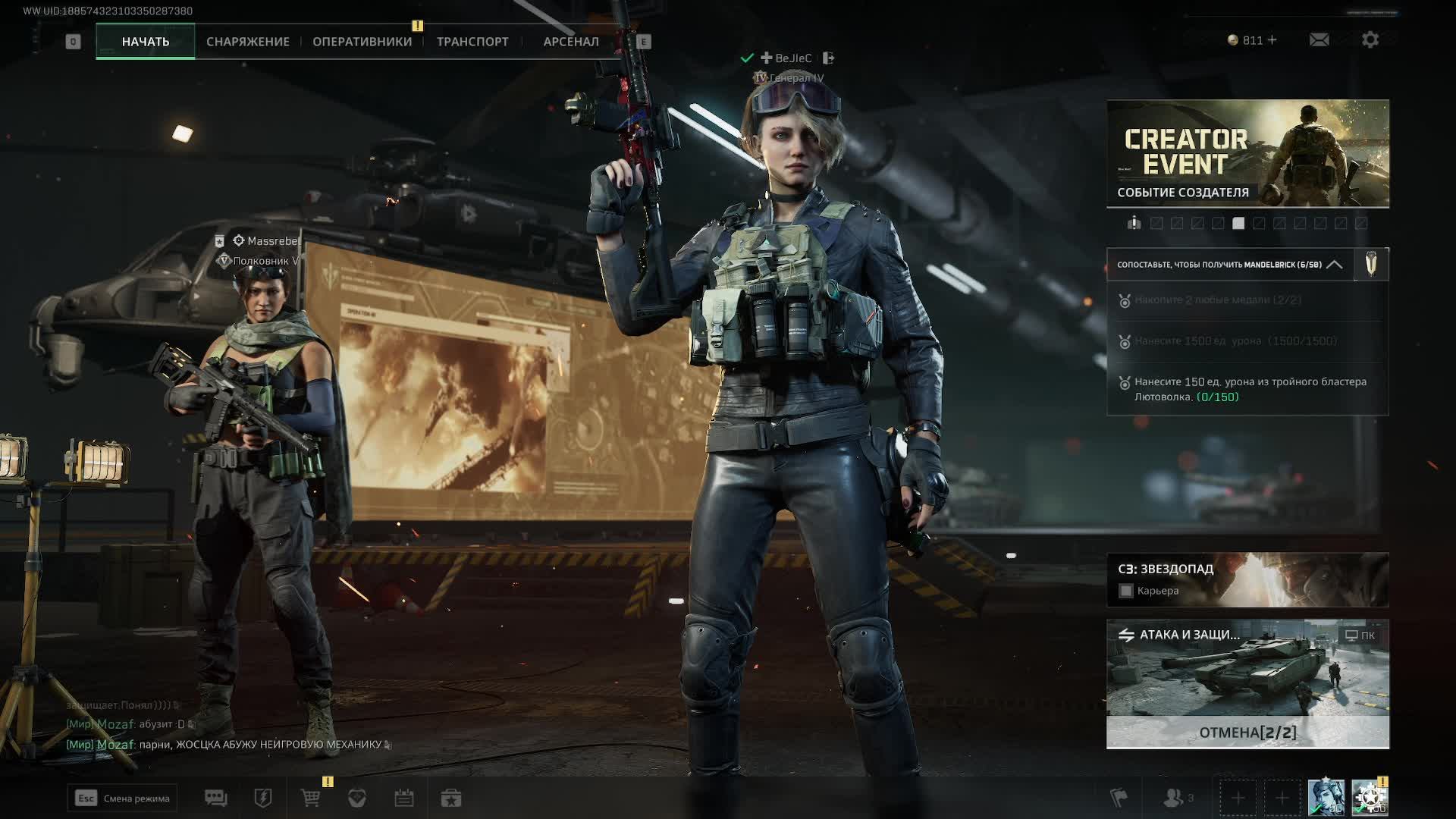Click the Смена режима mode switch button
Viewport: 1456px width, 819px height.
point(122,798)
